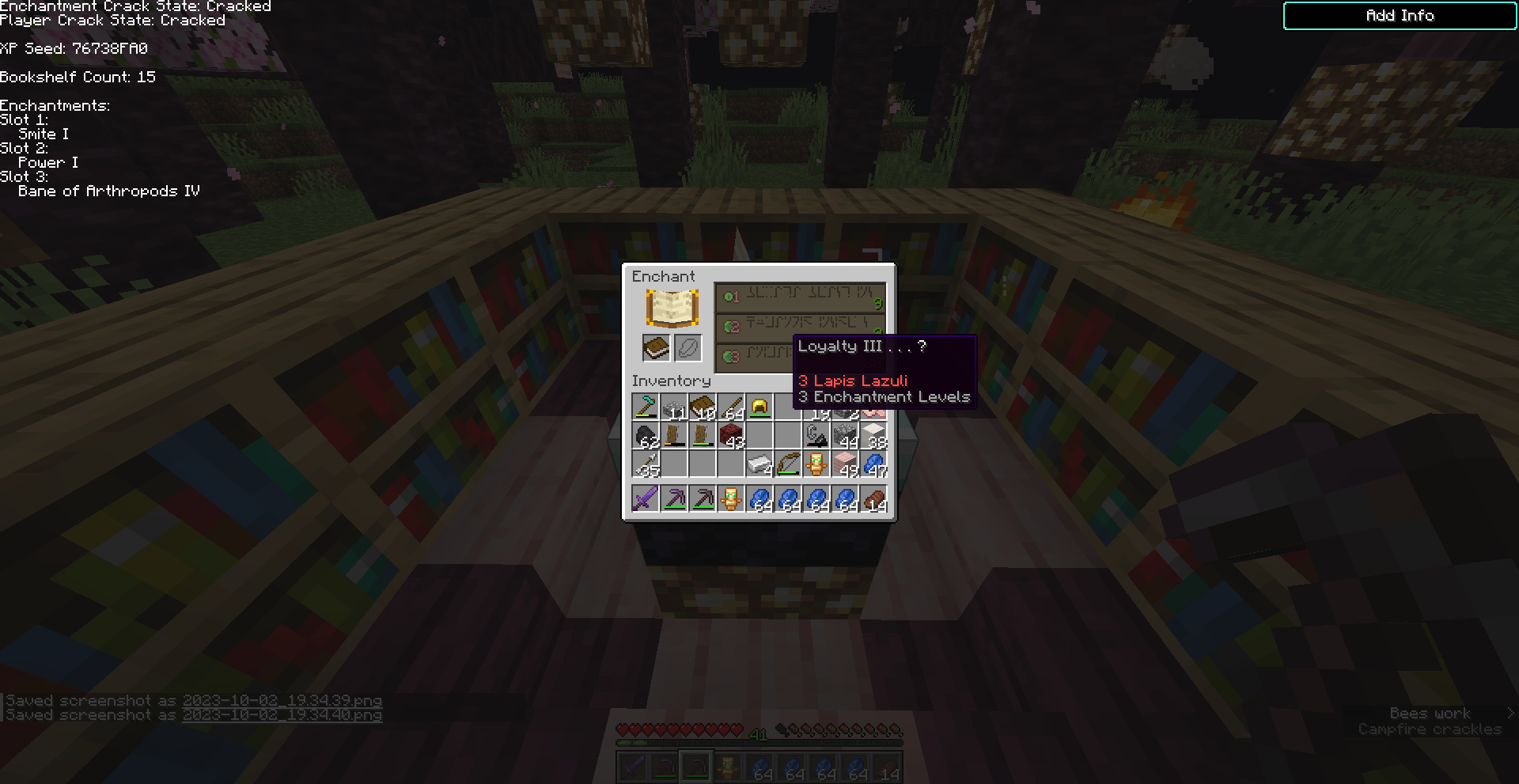This screenshot has height=784, width=1519.
Task: Click the stack of 64 sticks
Action: [x=731, y=406]
